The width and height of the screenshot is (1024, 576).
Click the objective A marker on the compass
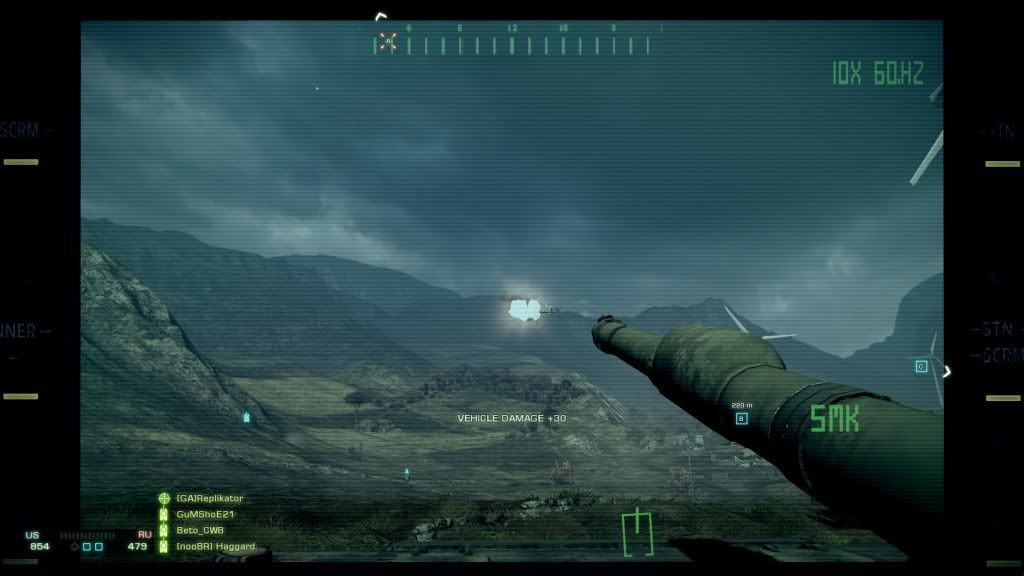(x=388, y=42)
